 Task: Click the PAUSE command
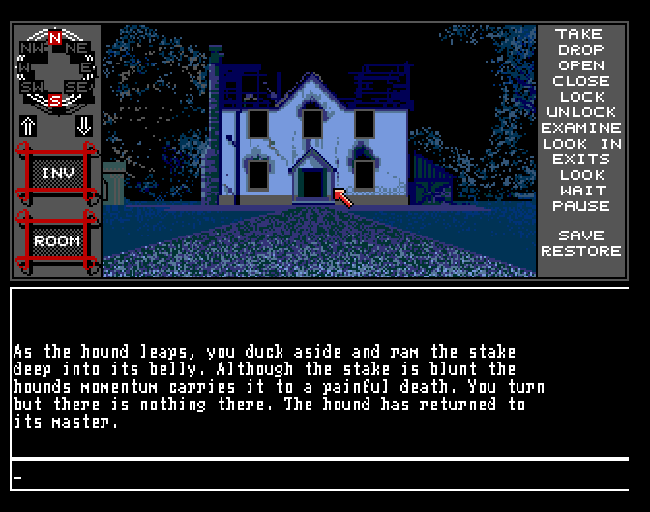(x=581, y=206)
